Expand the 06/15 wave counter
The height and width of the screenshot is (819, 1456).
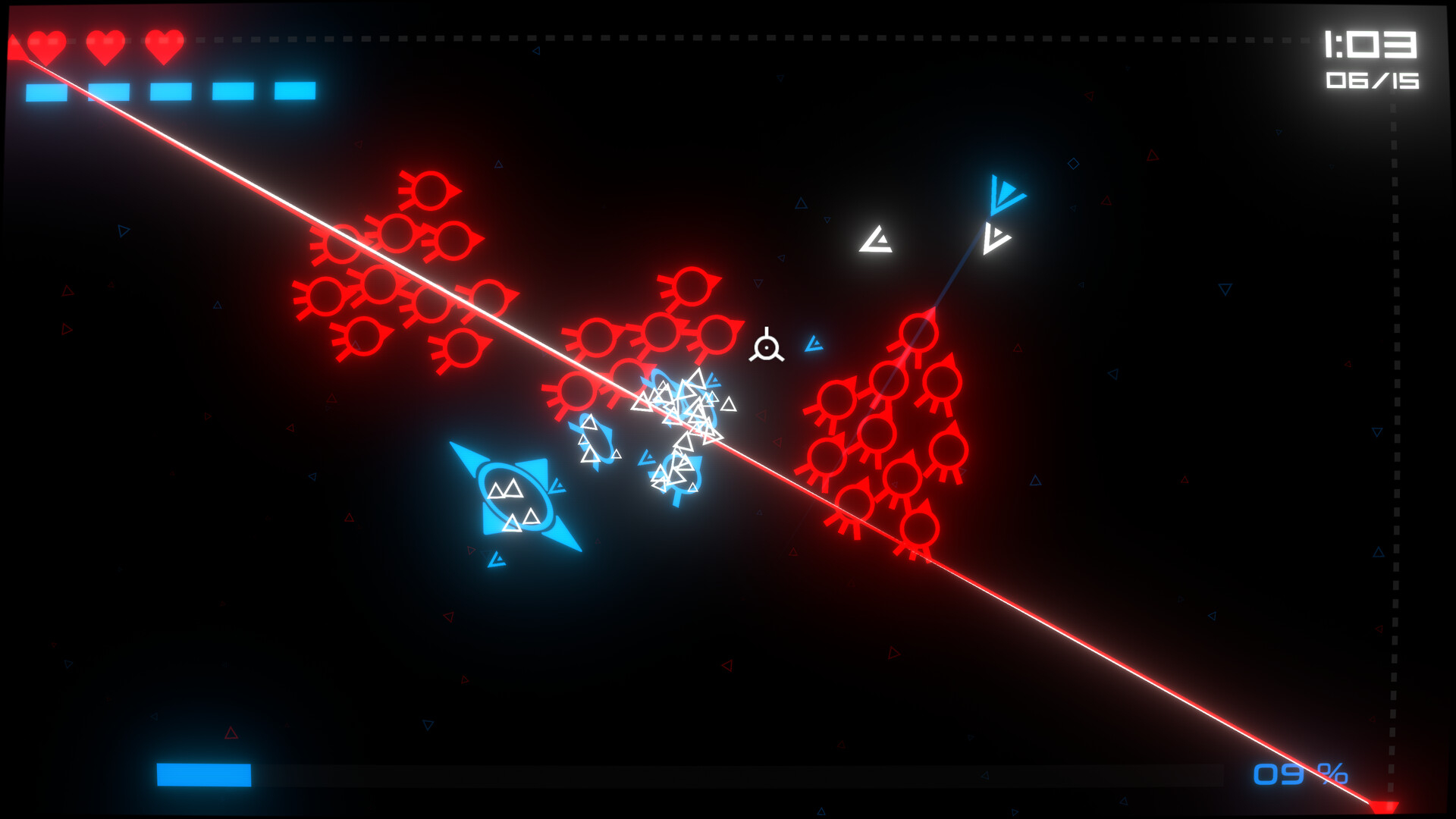pyautogui.click(x=1373, y=80)
